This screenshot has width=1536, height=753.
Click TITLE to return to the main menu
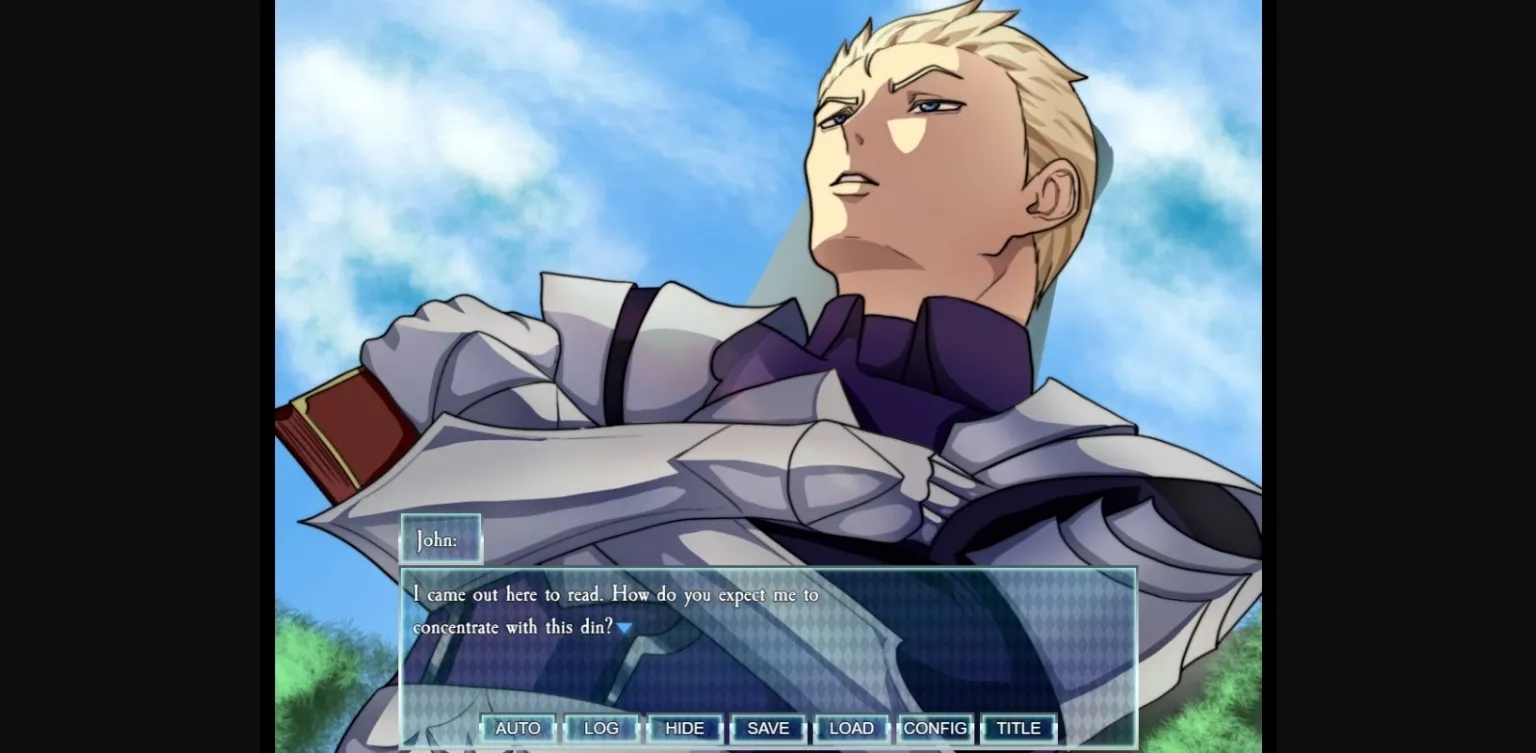coord(1018,728)
